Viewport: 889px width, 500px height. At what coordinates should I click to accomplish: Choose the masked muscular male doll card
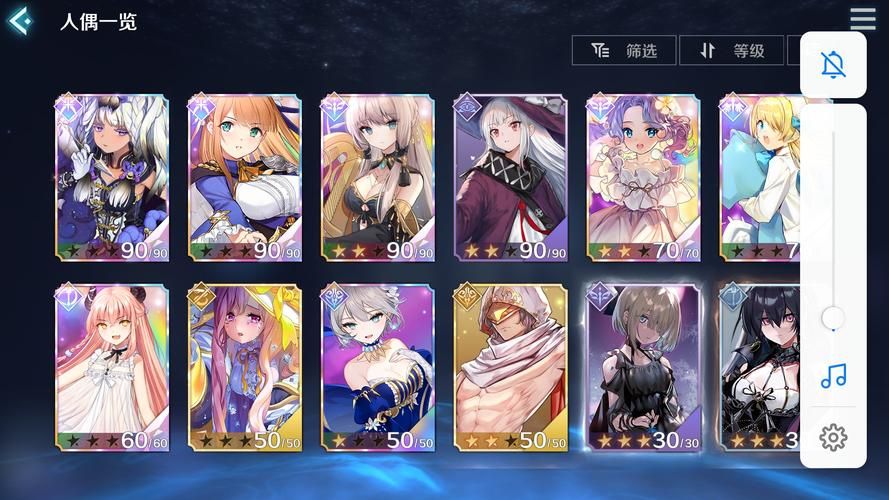coord(510,367)
